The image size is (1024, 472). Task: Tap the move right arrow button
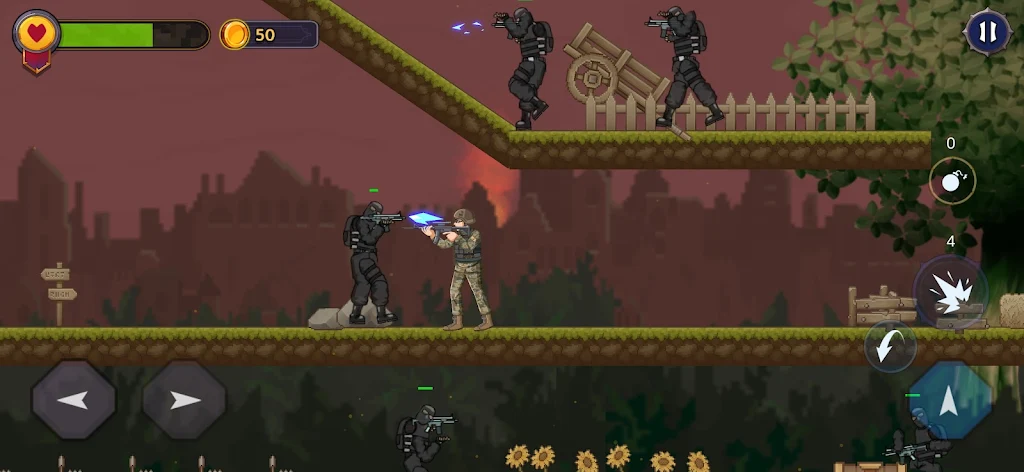coord(184,400)
